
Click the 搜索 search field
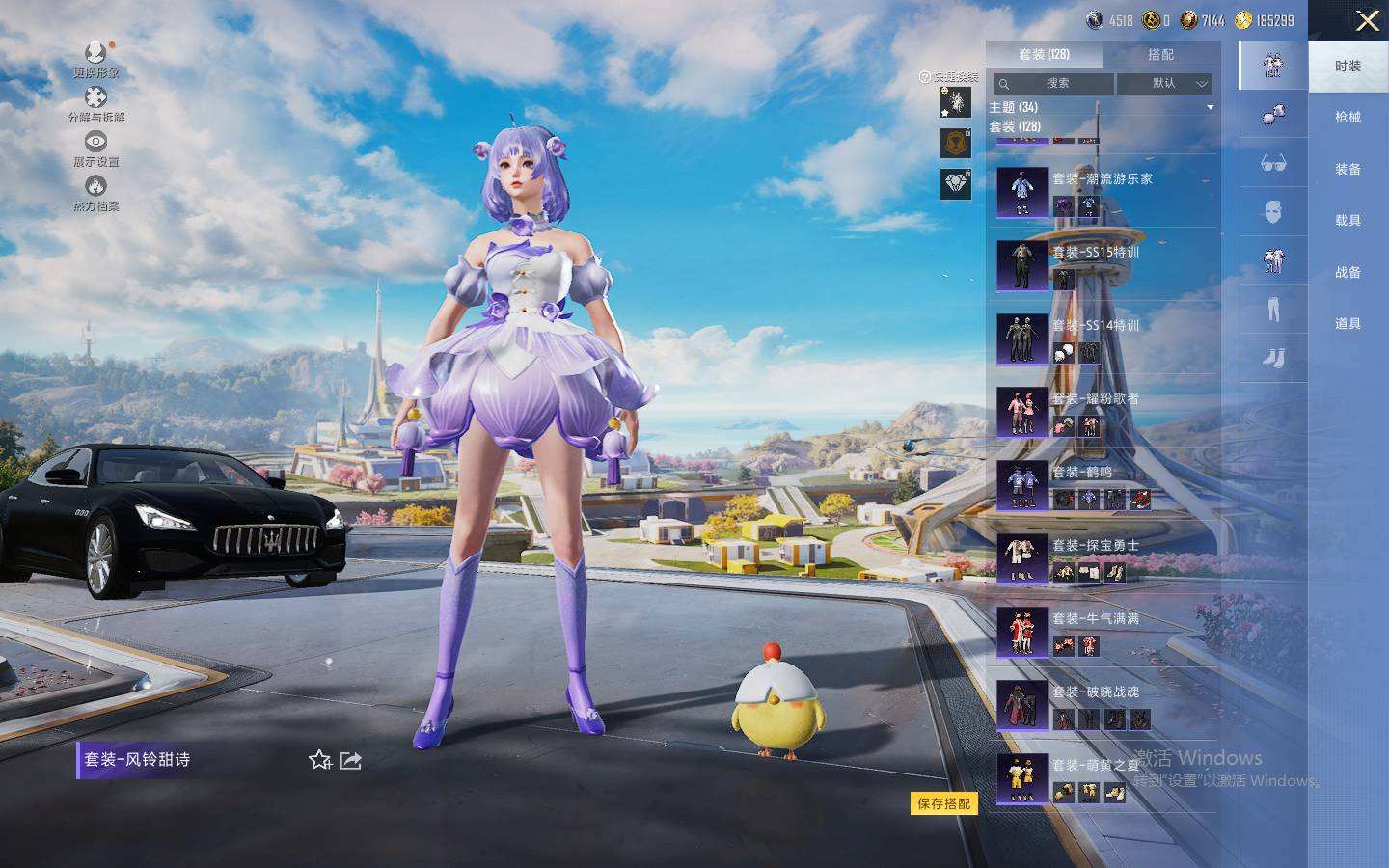(1055, 84)
